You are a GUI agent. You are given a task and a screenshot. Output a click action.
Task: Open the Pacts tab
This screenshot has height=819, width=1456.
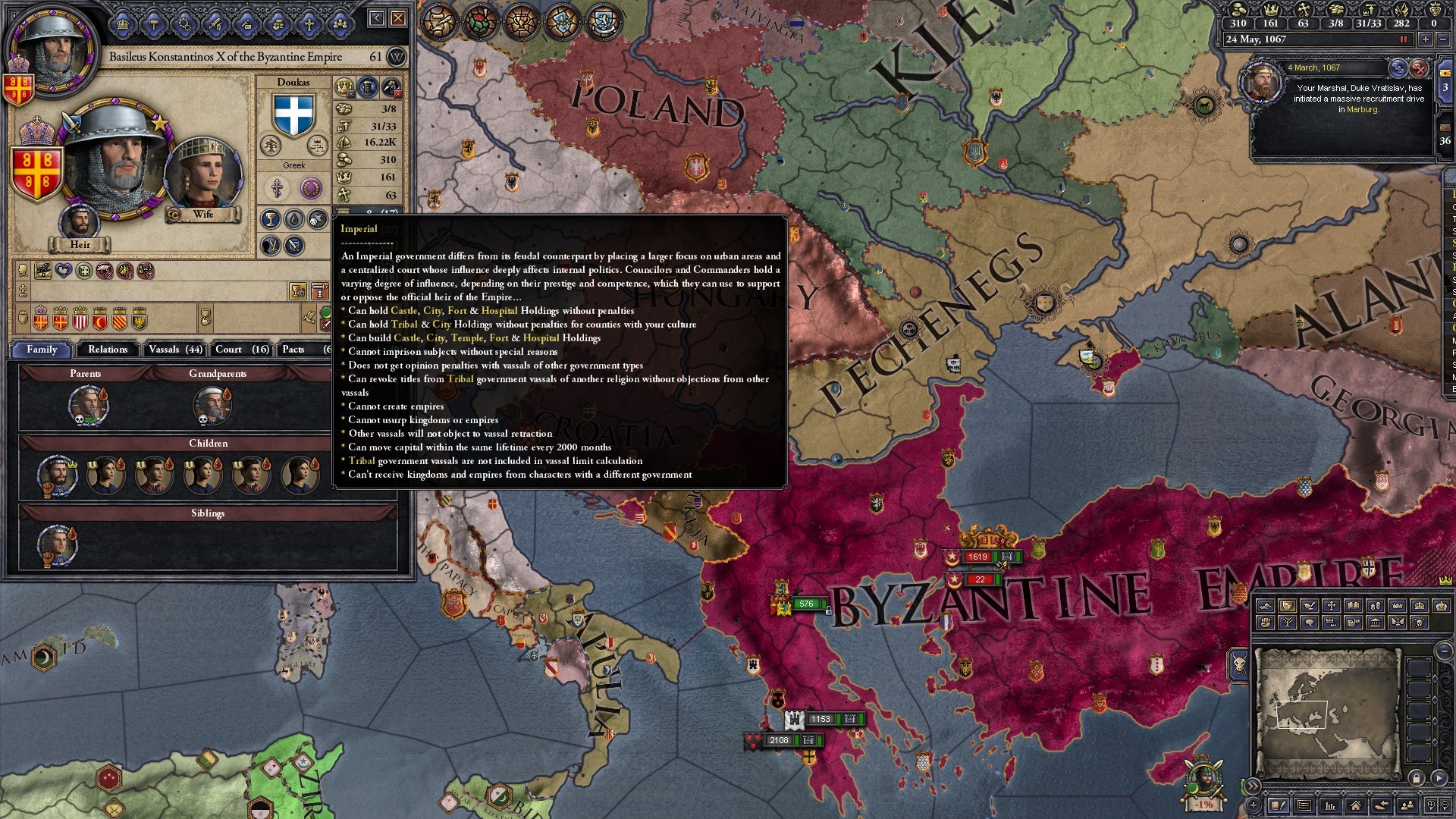pyautogui.click(x=293, y=350)
